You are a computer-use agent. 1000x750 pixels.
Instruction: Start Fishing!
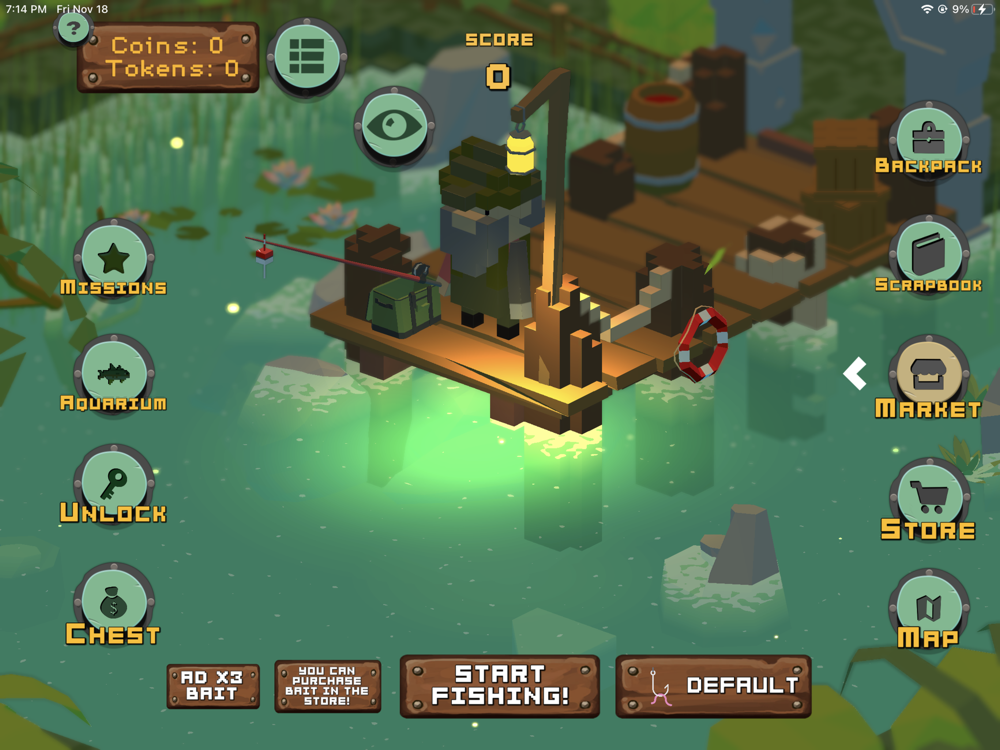[x=499, y=686]
